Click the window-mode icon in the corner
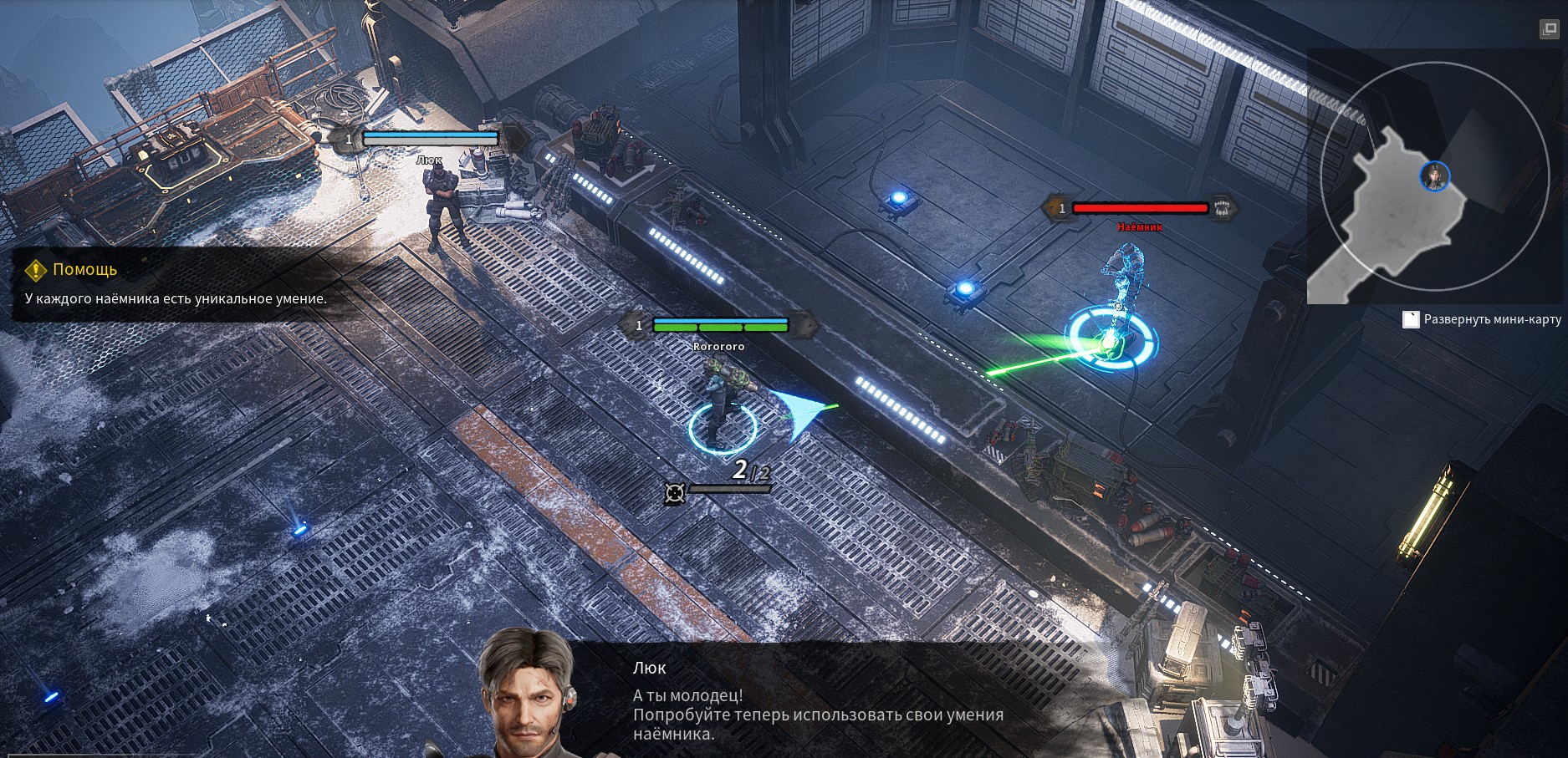 1549,29
